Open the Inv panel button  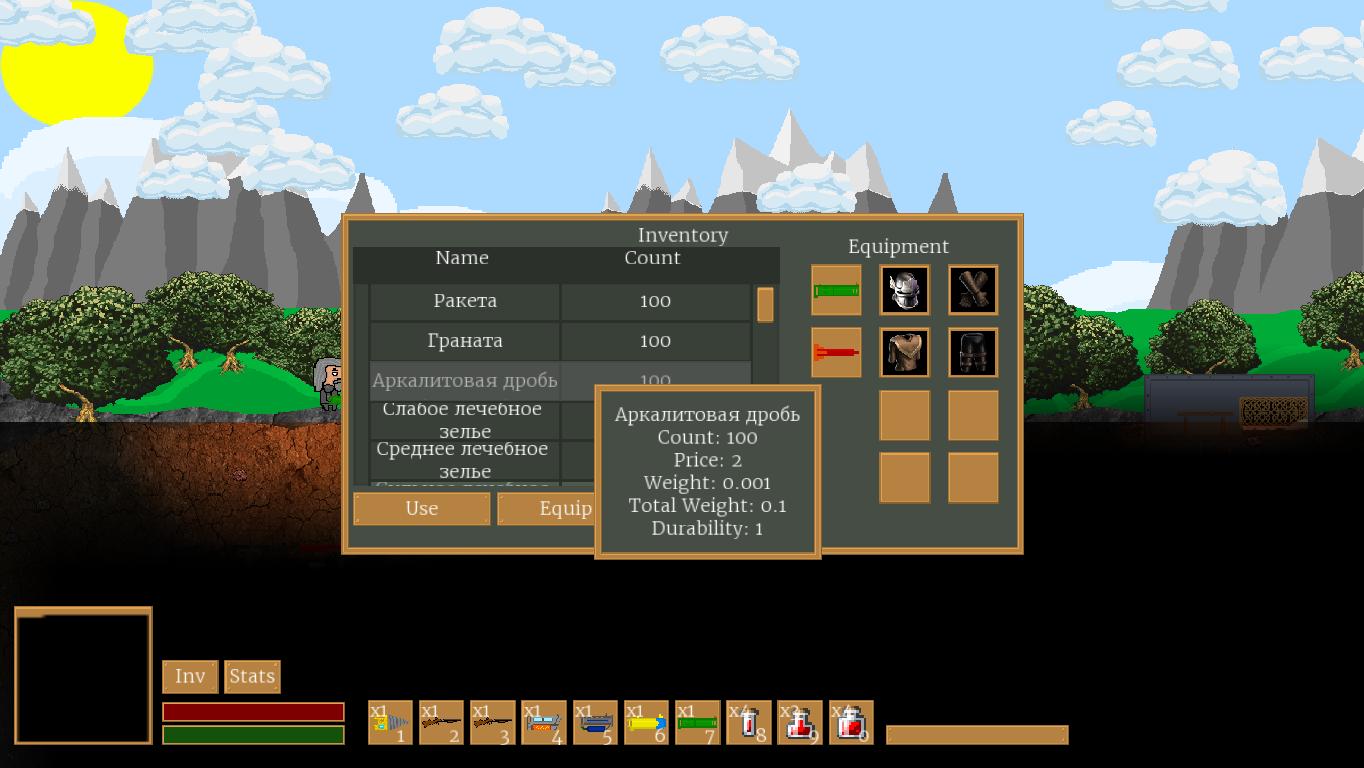click(190, 676)
